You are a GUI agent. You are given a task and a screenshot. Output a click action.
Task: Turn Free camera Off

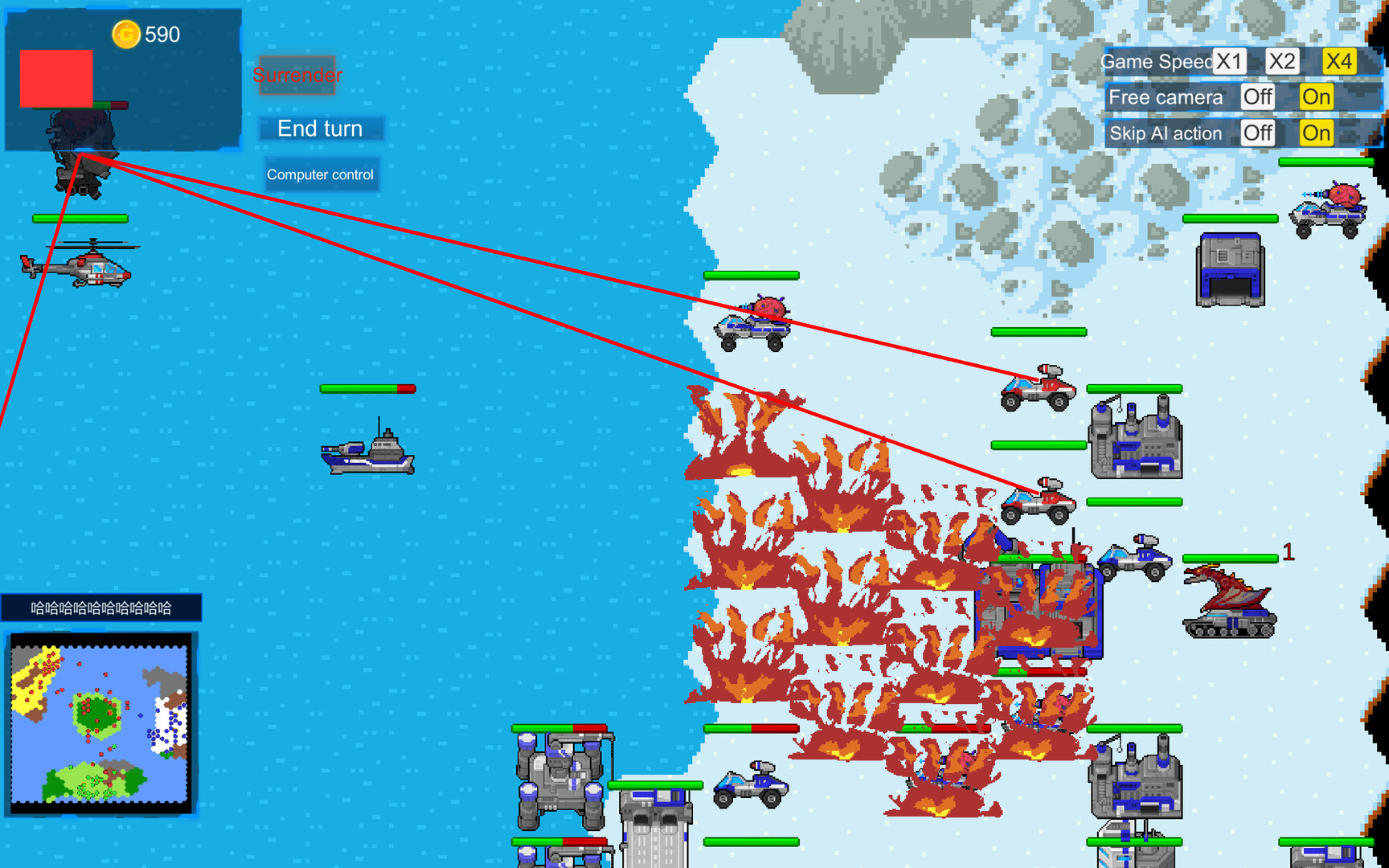pyautogui.click(x=1257, y=97)
